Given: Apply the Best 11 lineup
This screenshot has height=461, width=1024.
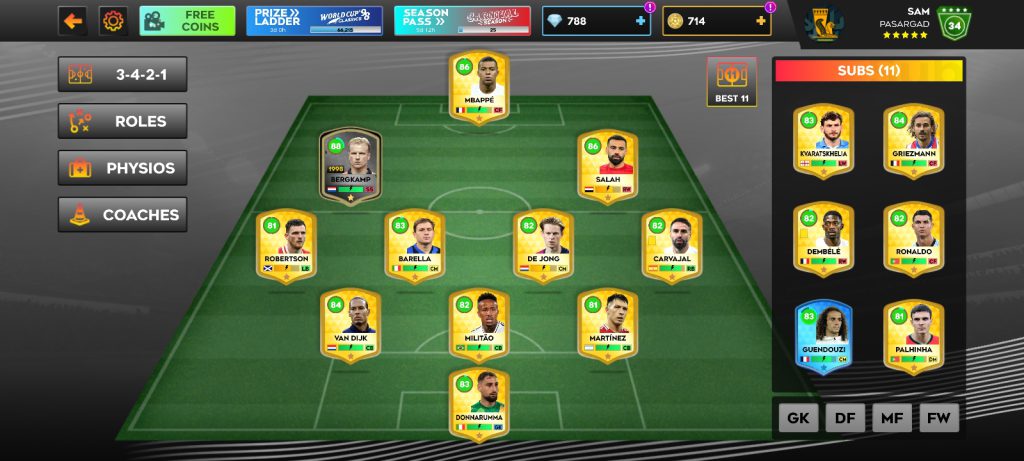Looking at the screenshot, I should (731, 81).
